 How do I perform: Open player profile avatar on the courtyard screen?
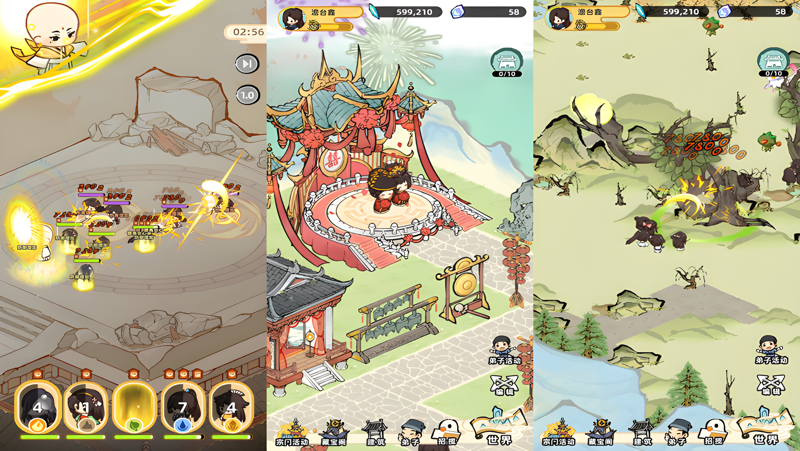[294, 17]
